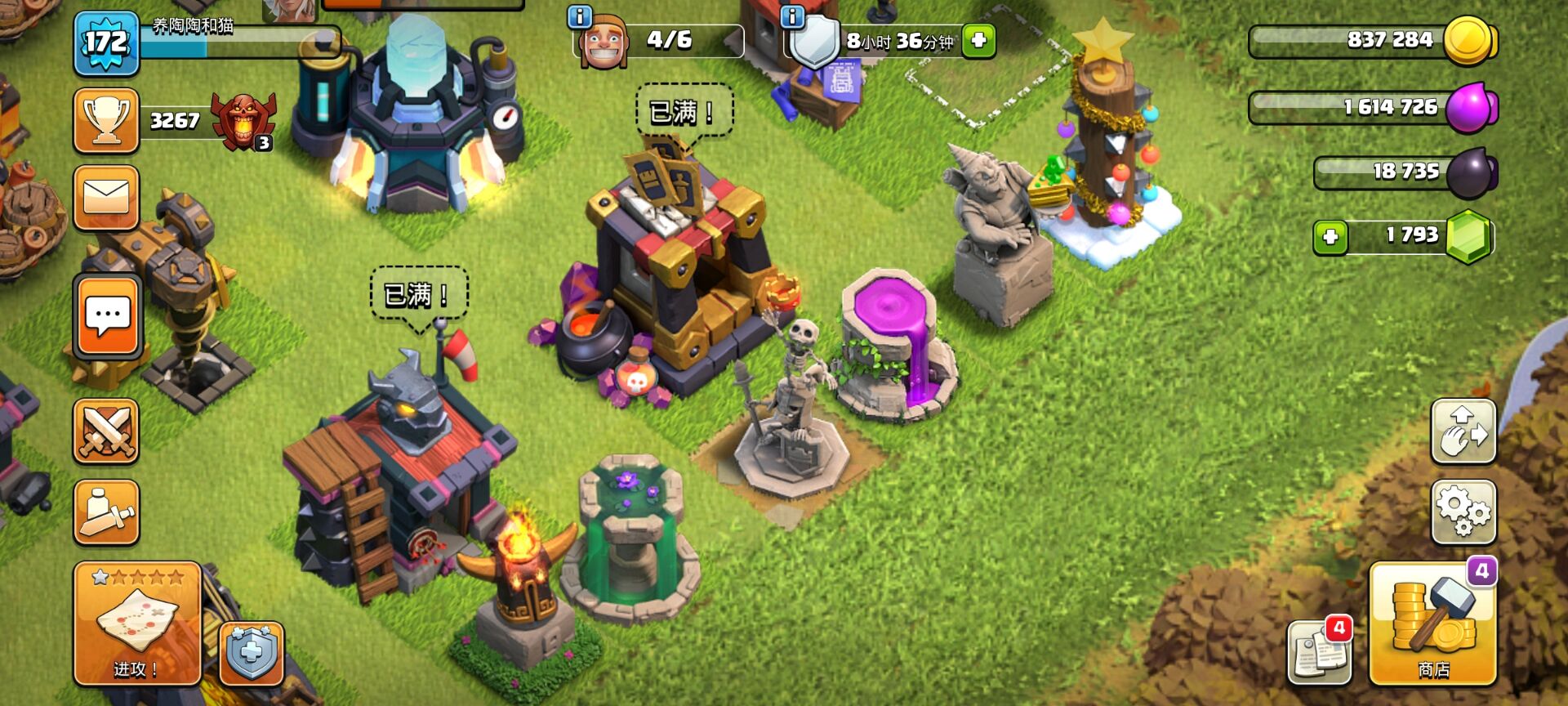Open the army overview button

(x=106, y=512)
